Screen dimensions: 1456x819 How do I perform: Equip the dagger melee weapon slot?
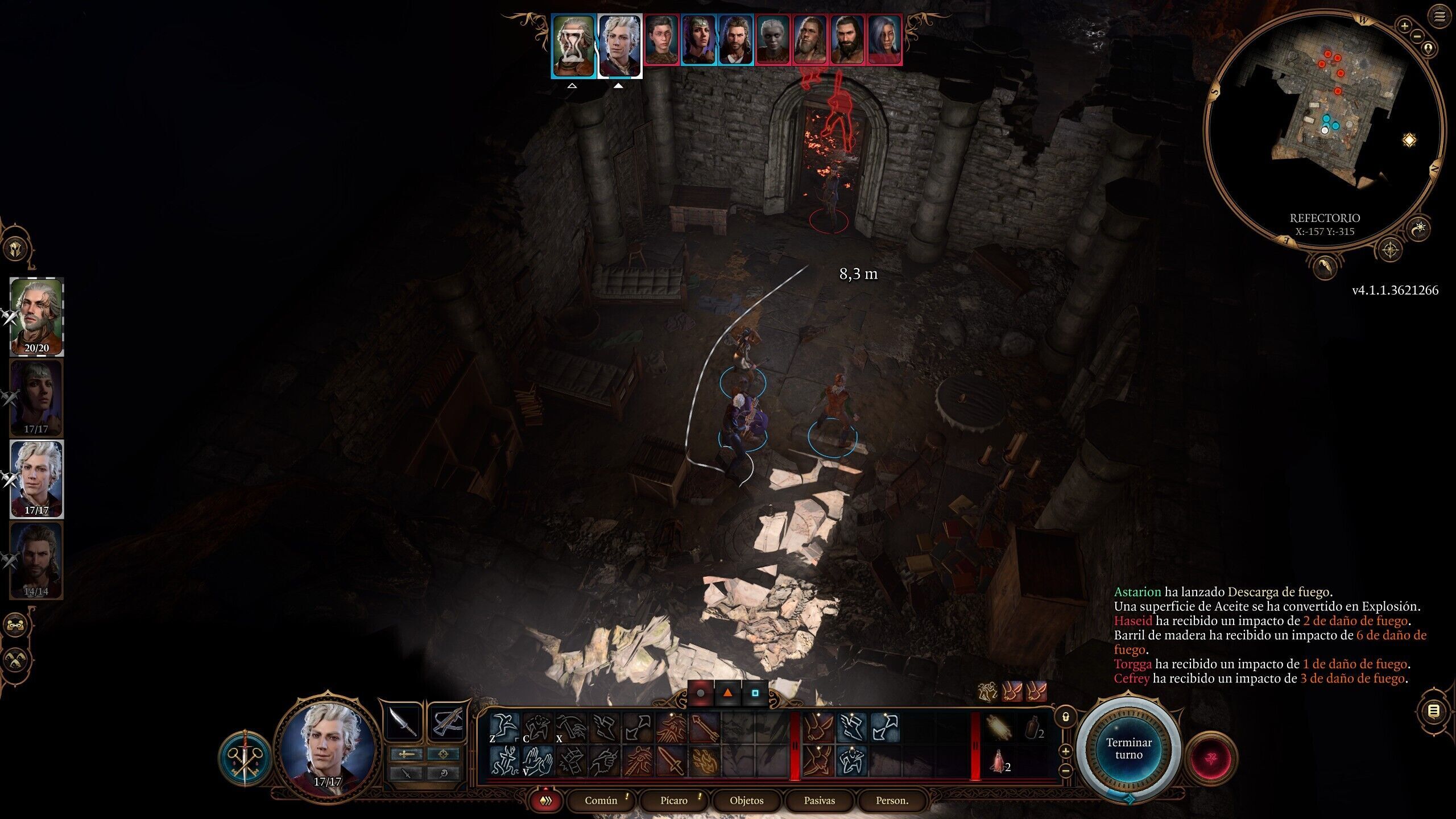[x=403, y=723]
